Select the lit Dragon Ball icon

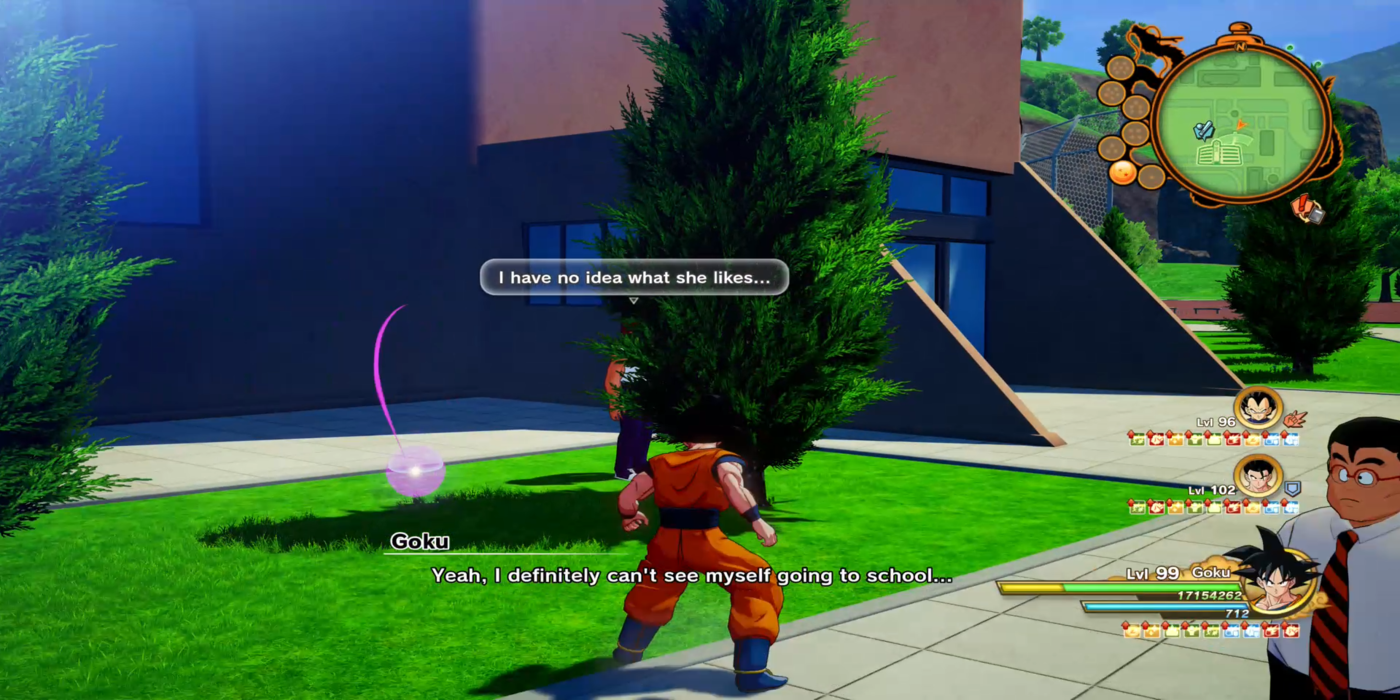(1122, 172)
